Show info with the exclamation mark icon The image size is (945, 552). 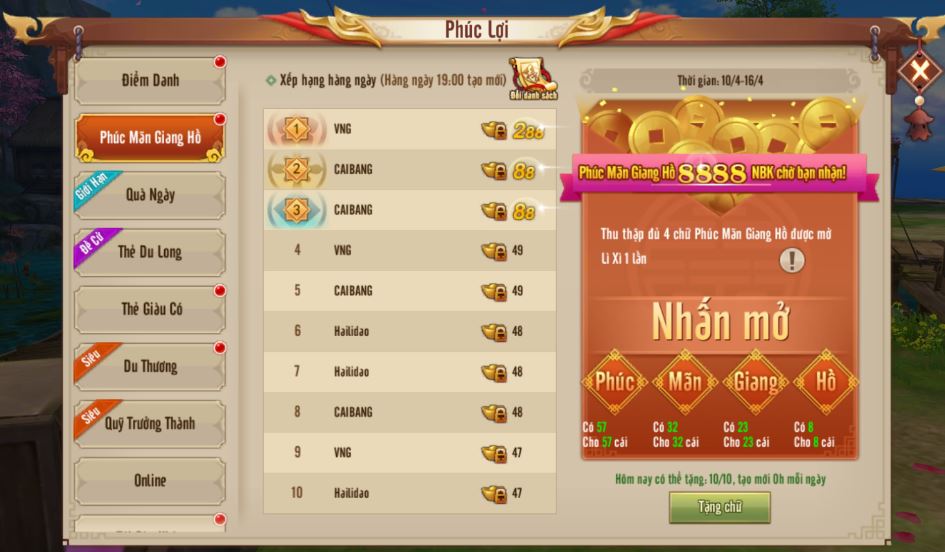coord(792,261)
